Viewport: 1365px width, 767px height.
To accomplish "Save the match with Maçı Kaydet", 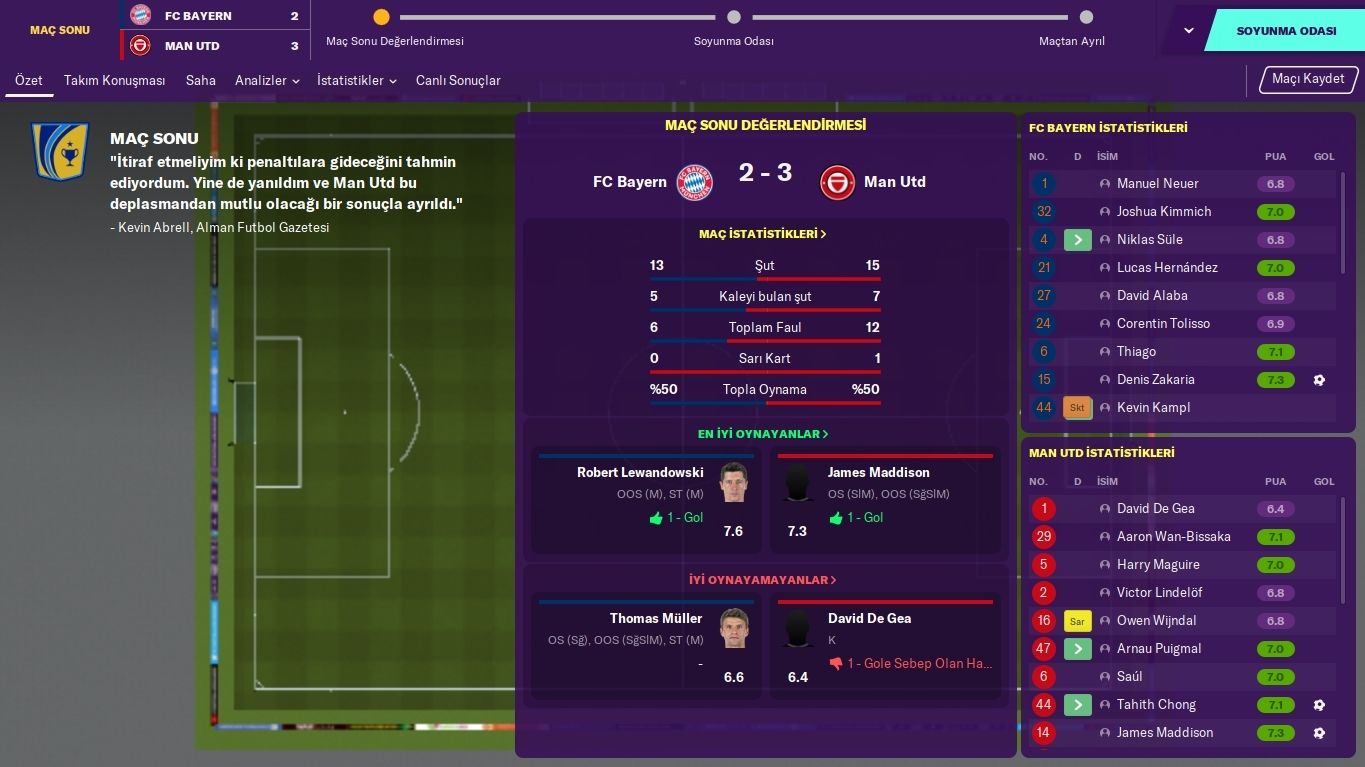I will pos(1307,79).
